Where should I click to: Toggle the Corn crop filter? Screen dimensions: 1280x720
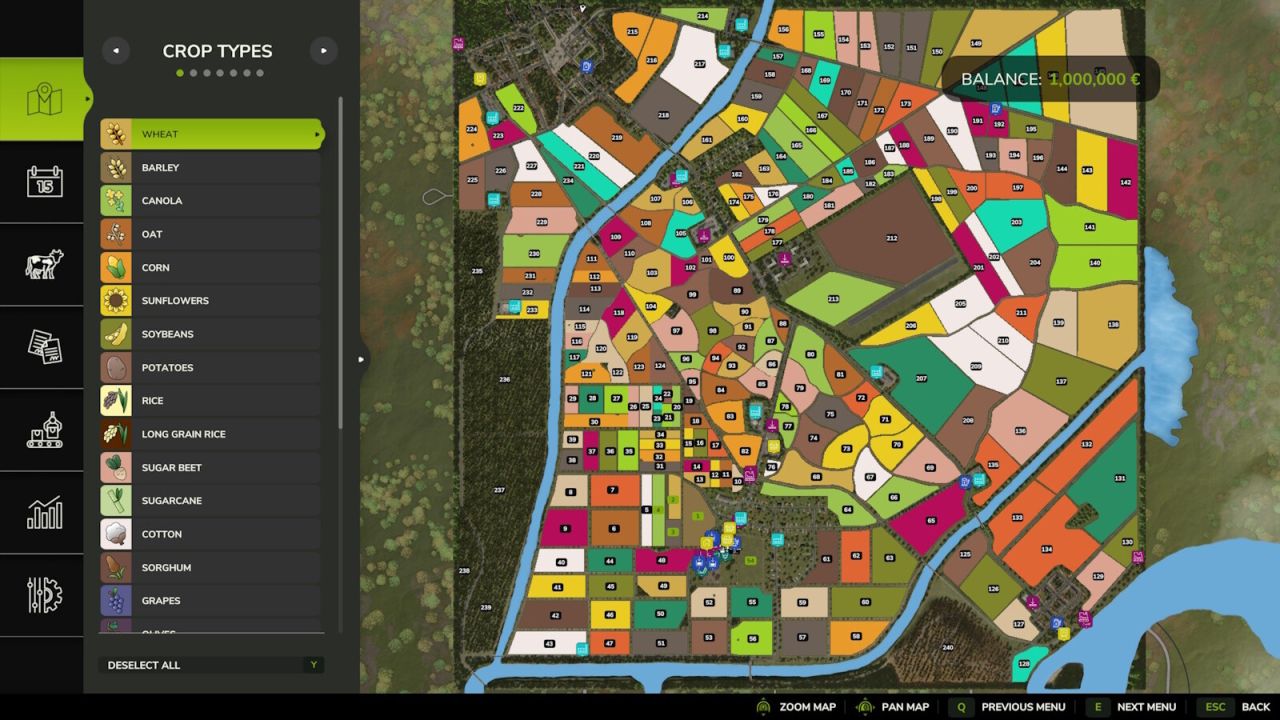[x=210, y=267]
